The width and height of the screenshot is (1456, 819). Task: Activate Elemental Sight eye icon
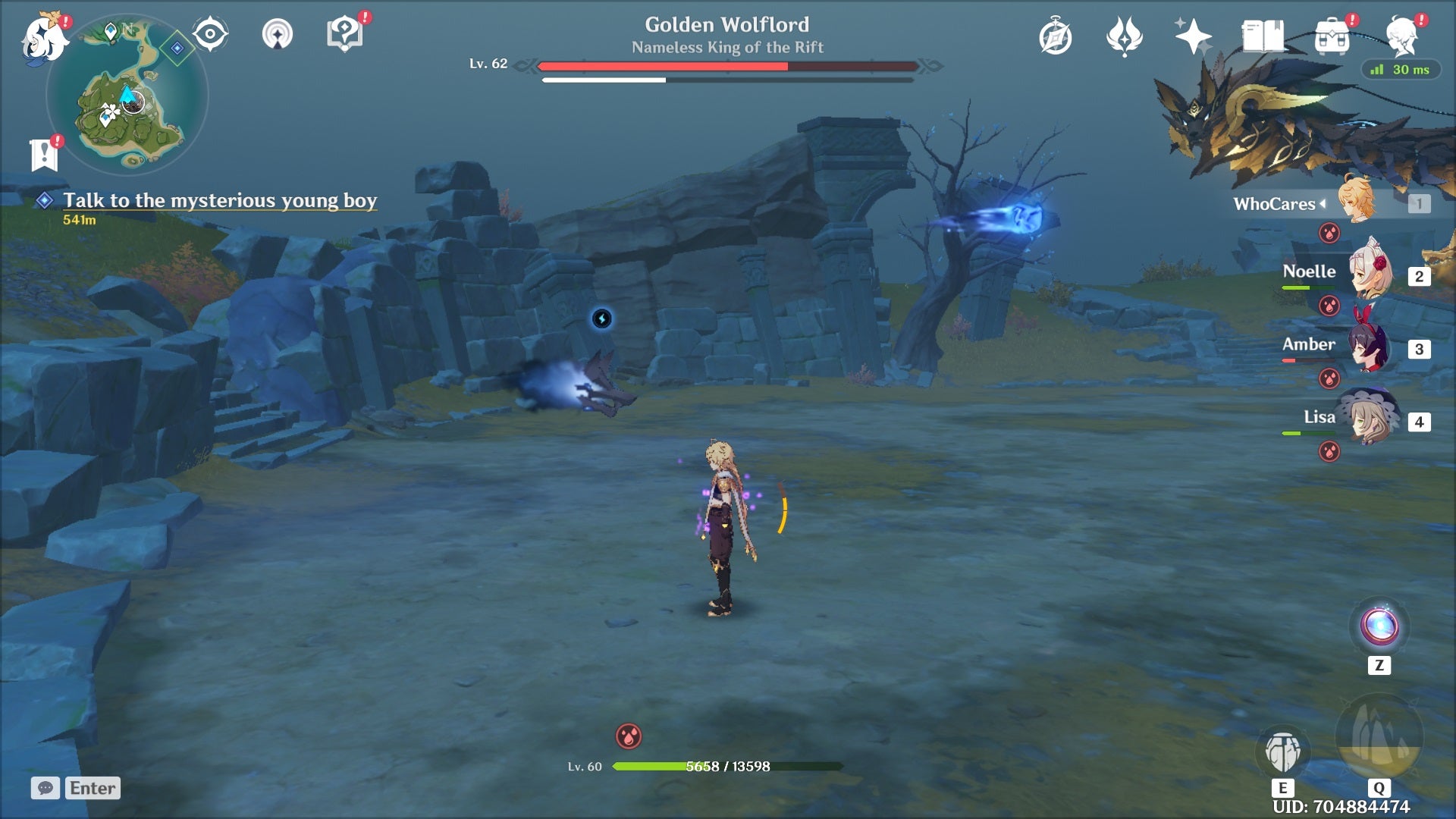[210, 32]
